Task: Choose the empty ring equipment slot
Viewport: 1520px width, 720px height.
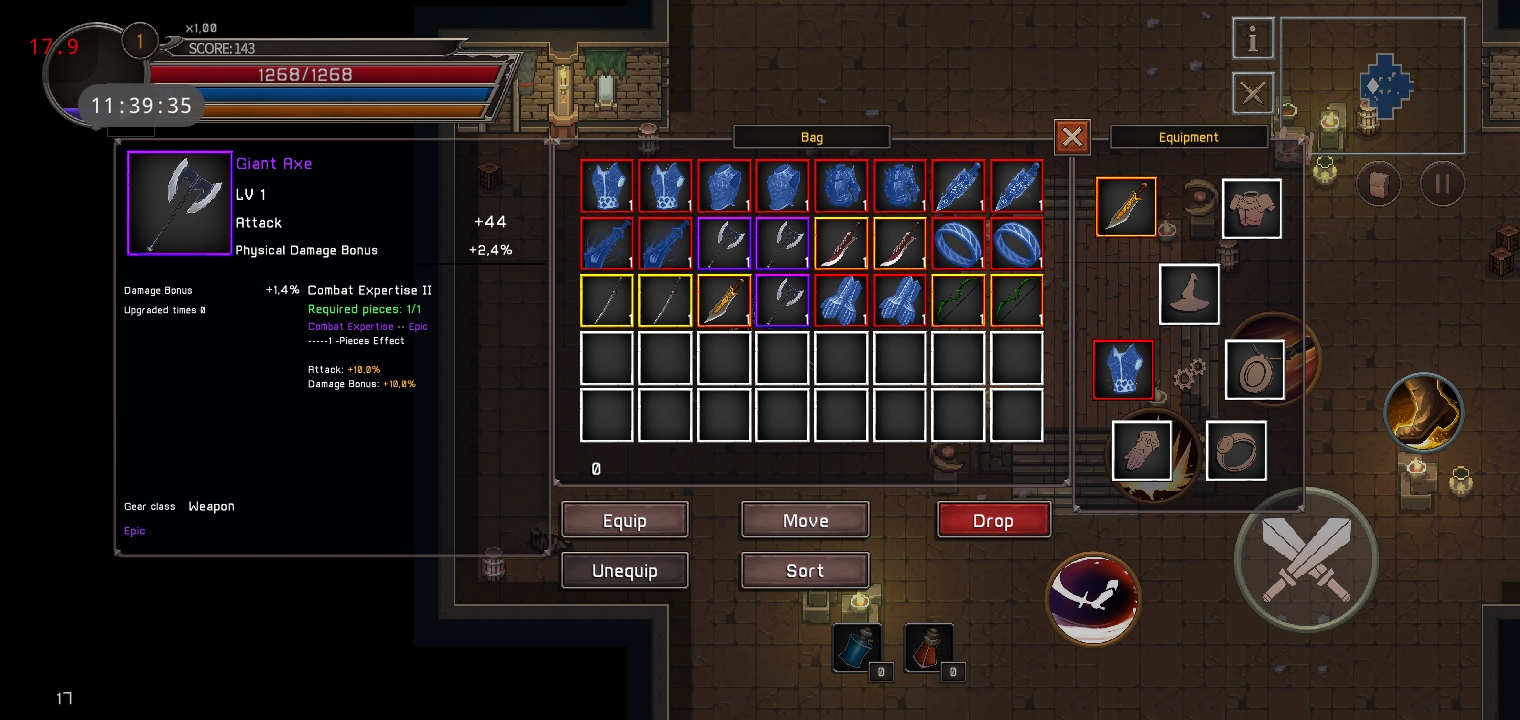Action: point(1236,450)
